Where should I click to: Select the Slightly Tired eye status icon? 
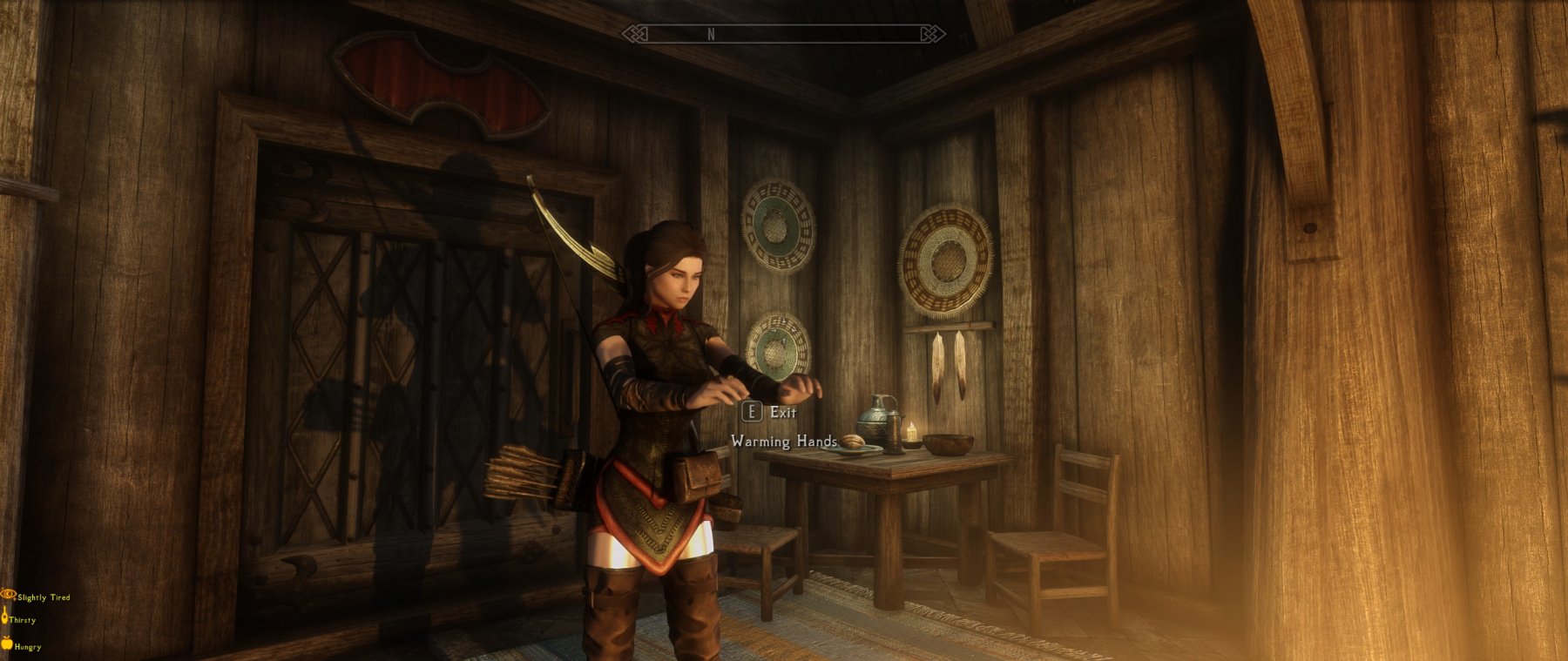9,595
